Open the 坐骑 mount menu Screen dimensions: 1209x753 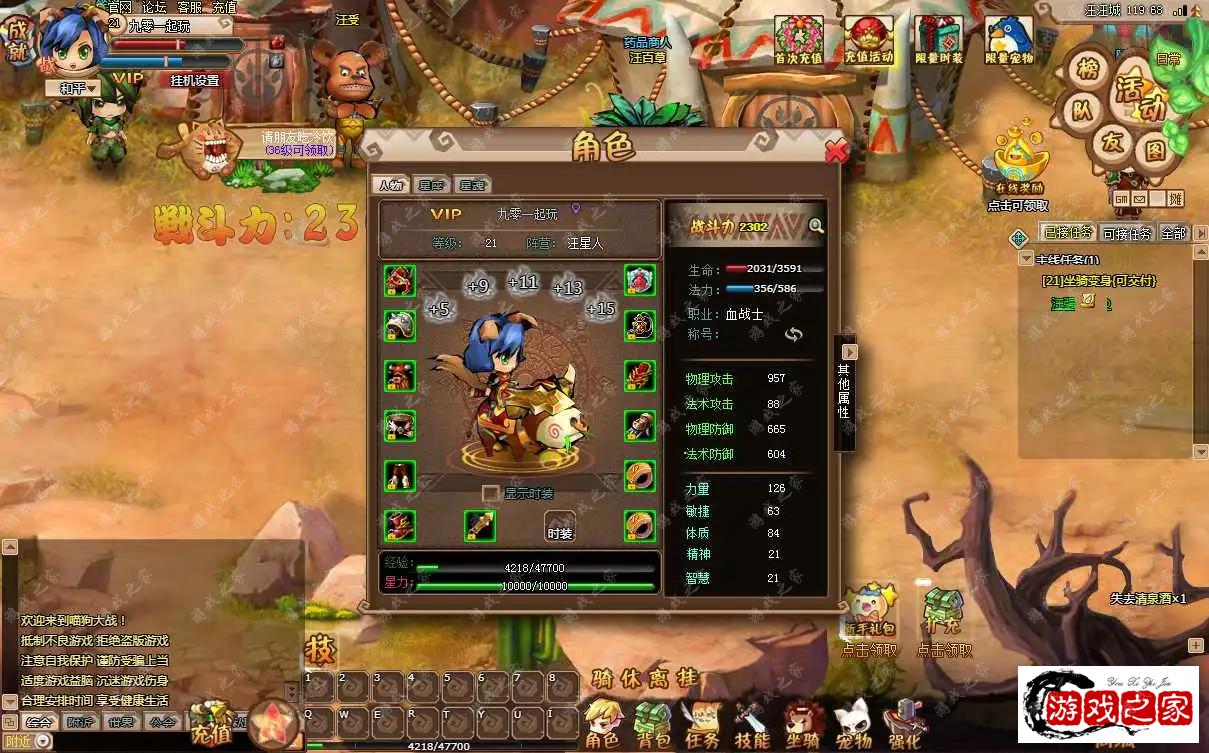coord(803,725)
